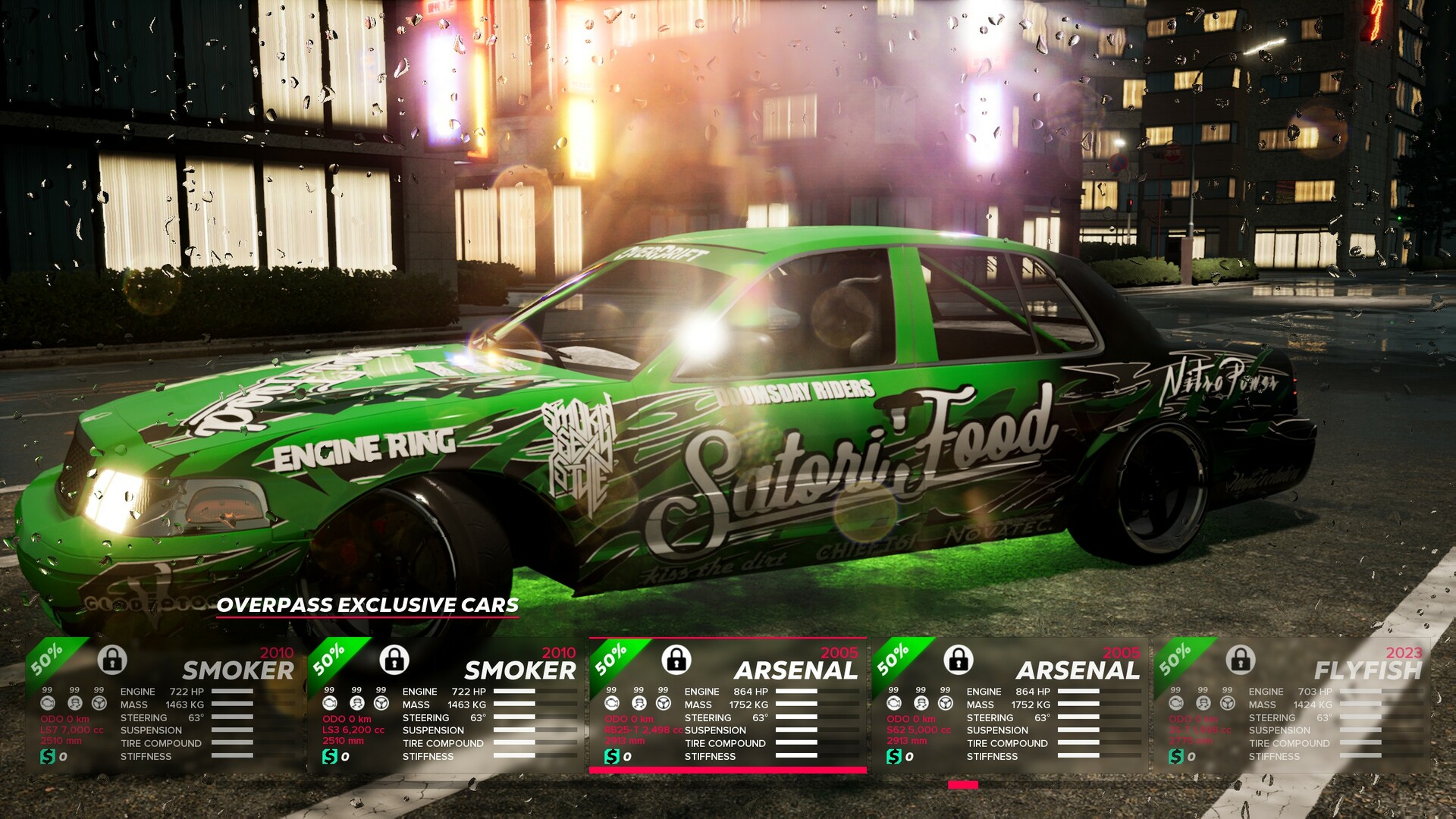Image resolution: width=1456 pixels, height=819 pixels.
Task: Select the engine icon on the LS7 Smoker card
Action: 49,702
